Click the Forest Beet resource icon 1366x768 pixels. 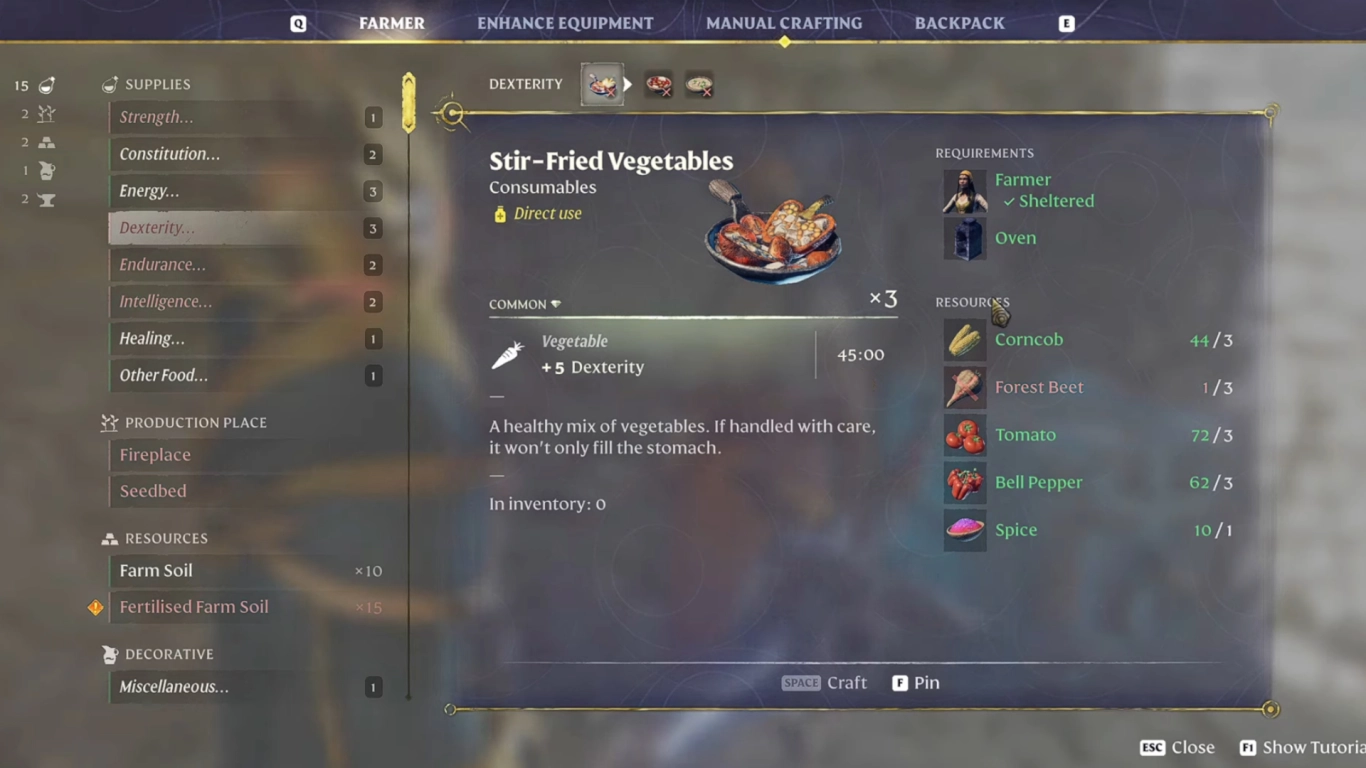click(964, 388)
